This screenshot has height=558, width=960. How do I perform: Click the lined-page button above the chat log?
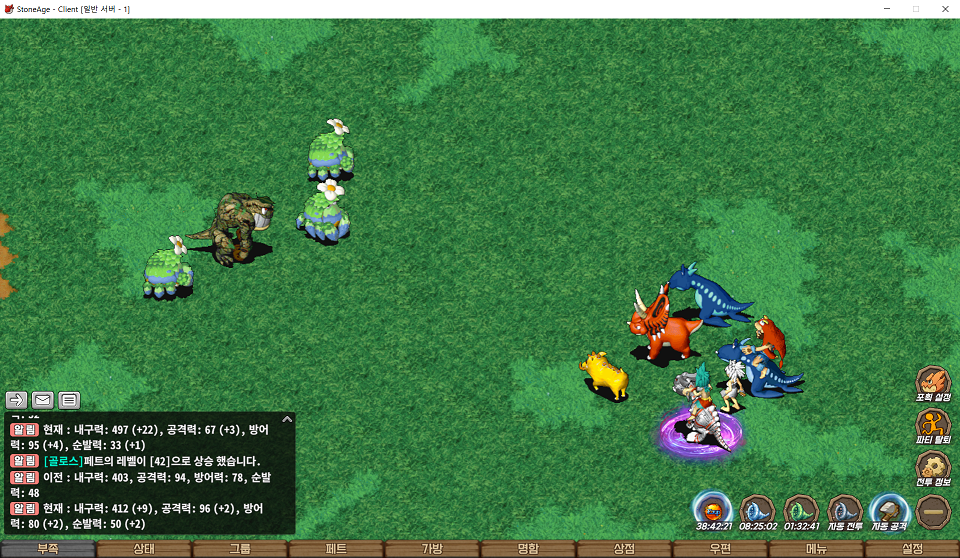69,400
